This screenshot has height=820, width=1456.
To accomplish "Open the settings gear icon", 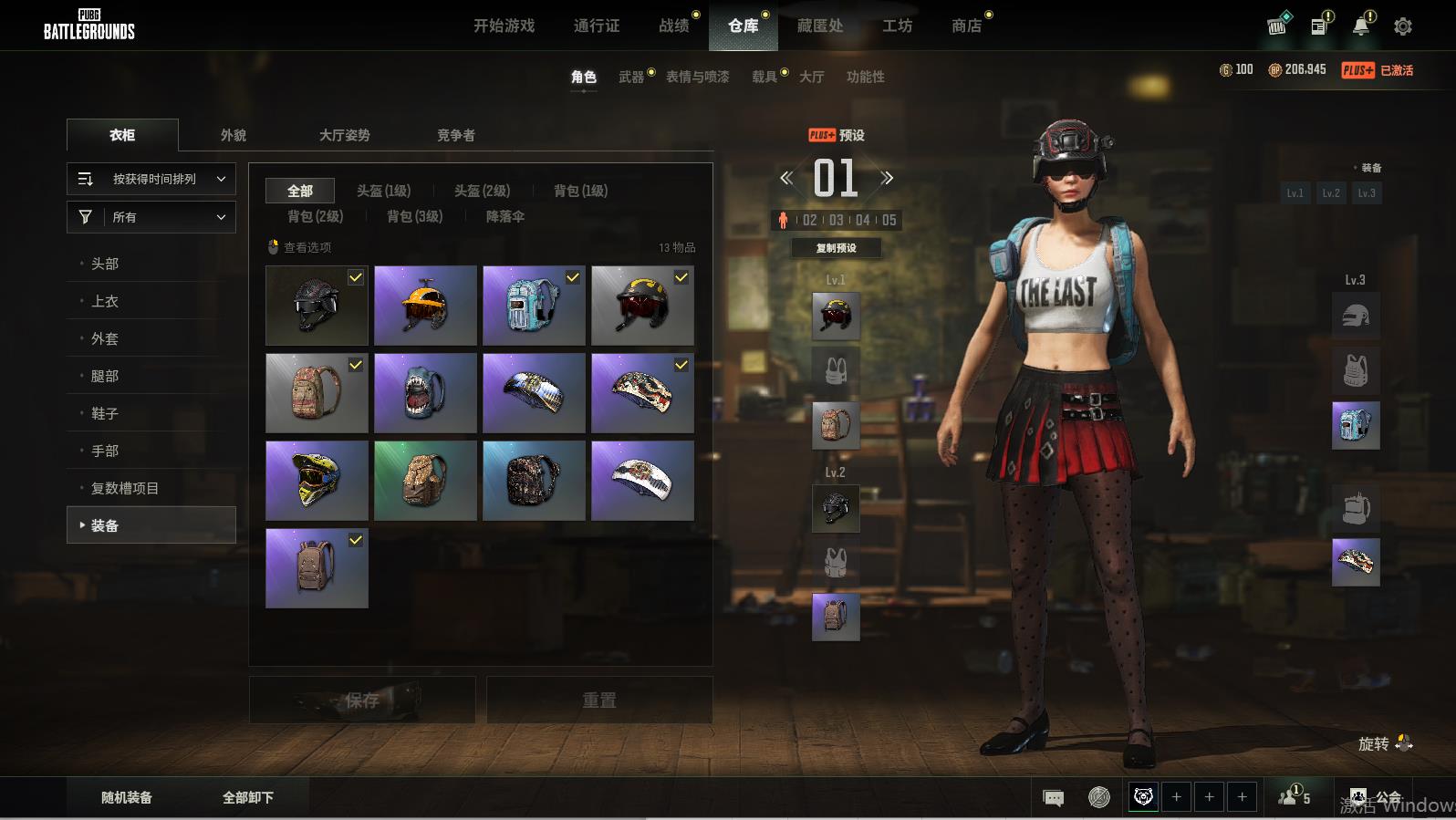I will click(1402, 26).
